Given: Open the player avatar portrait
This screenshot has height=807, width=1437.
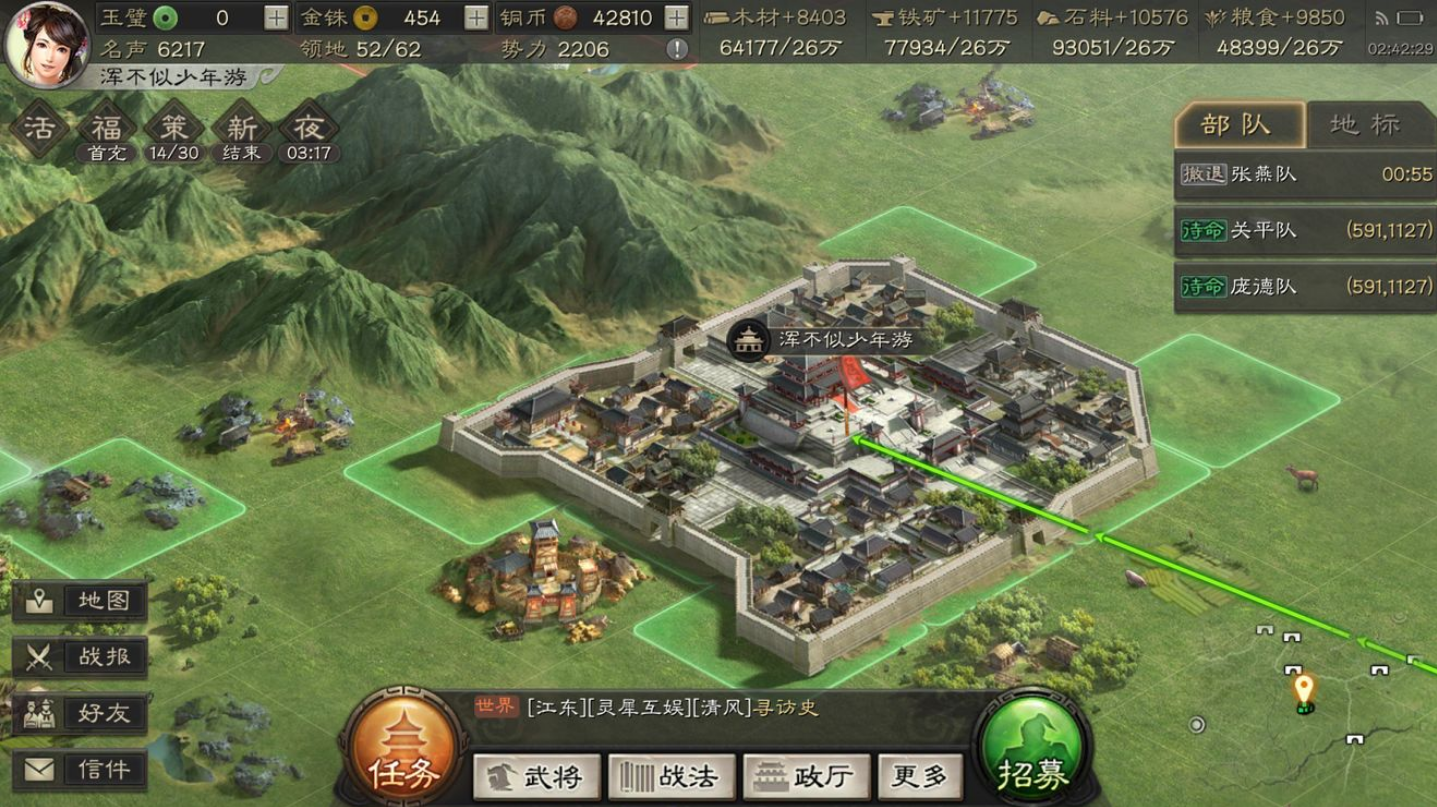Looking at the screenshot, I should point(47,42).
